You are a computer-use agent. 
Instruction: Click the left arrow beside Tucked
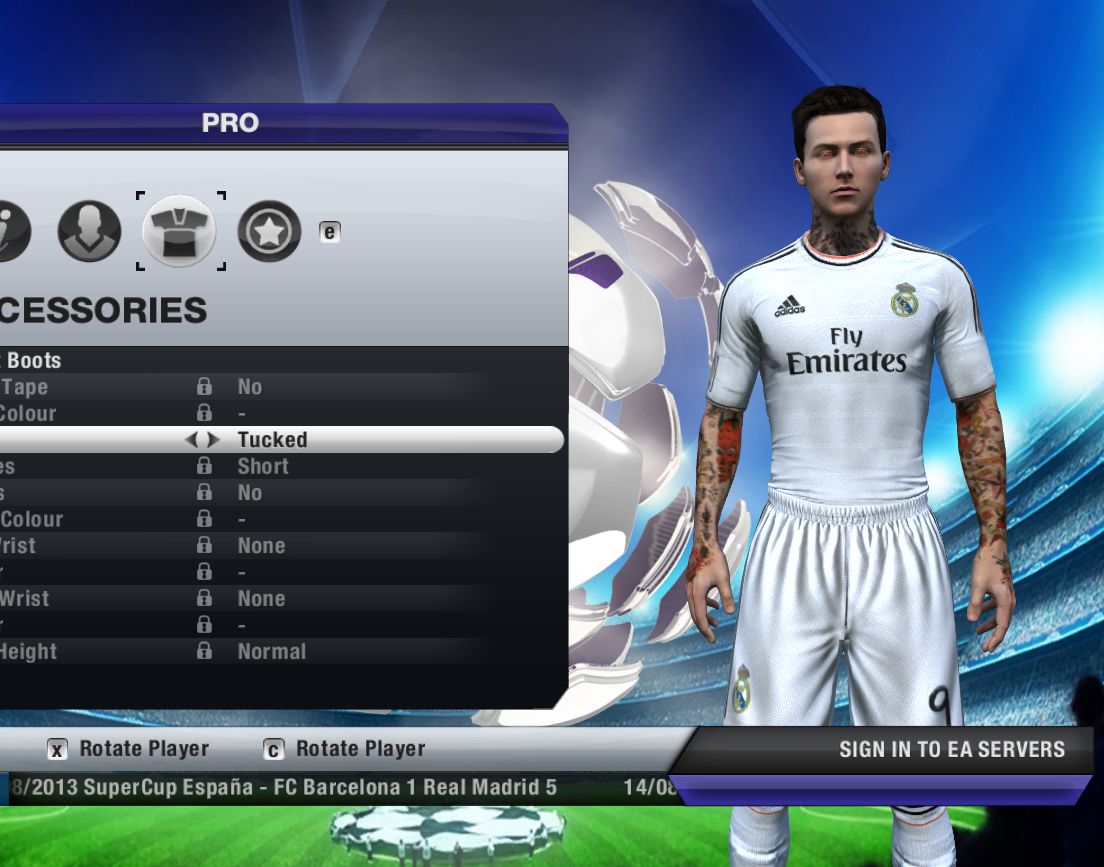193,440
